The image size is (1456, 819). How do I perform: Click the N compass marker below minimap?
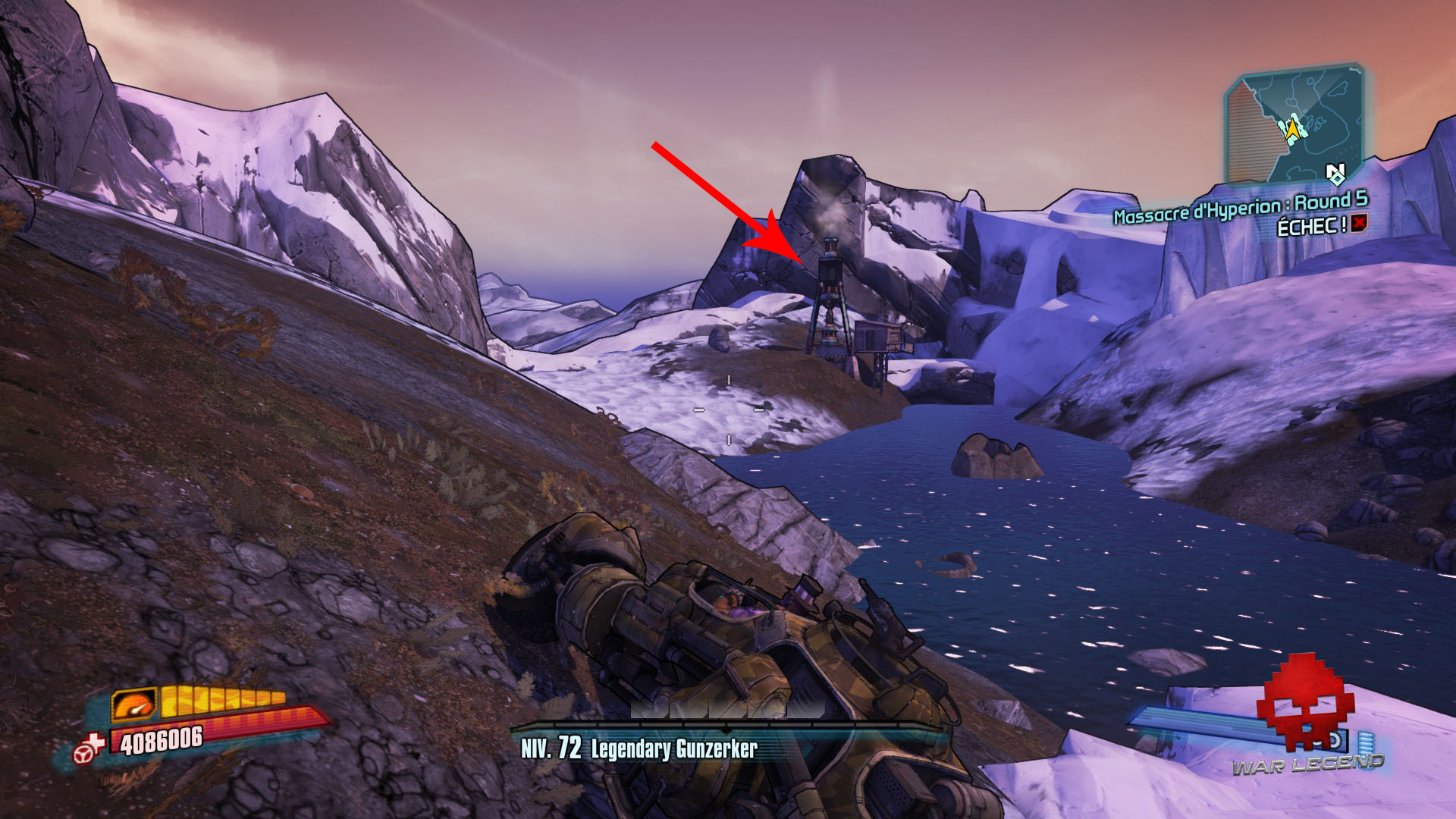click(x=1335, y=168)
